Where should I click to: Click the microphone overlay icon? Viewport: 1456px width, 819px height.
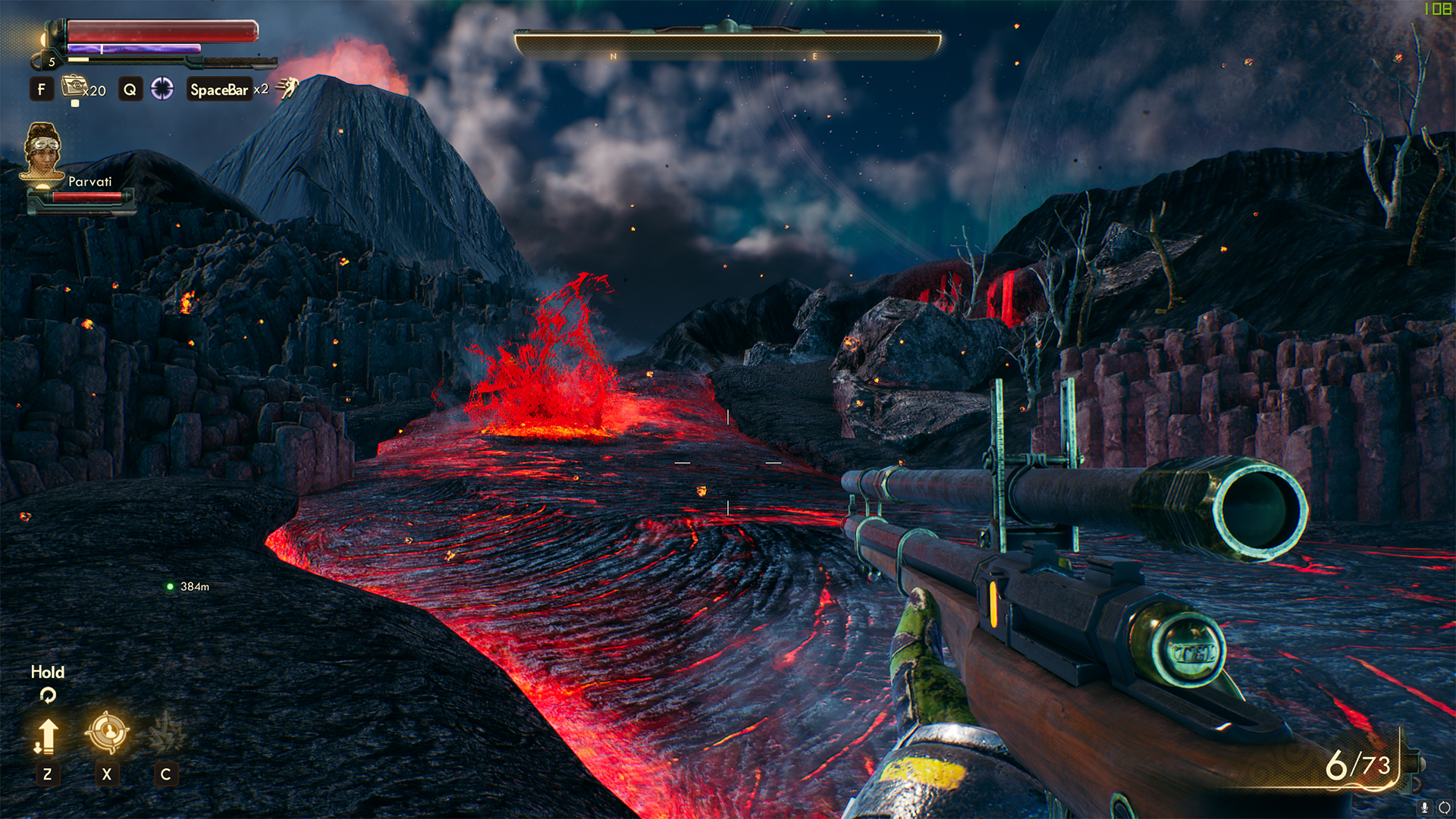1424,808
